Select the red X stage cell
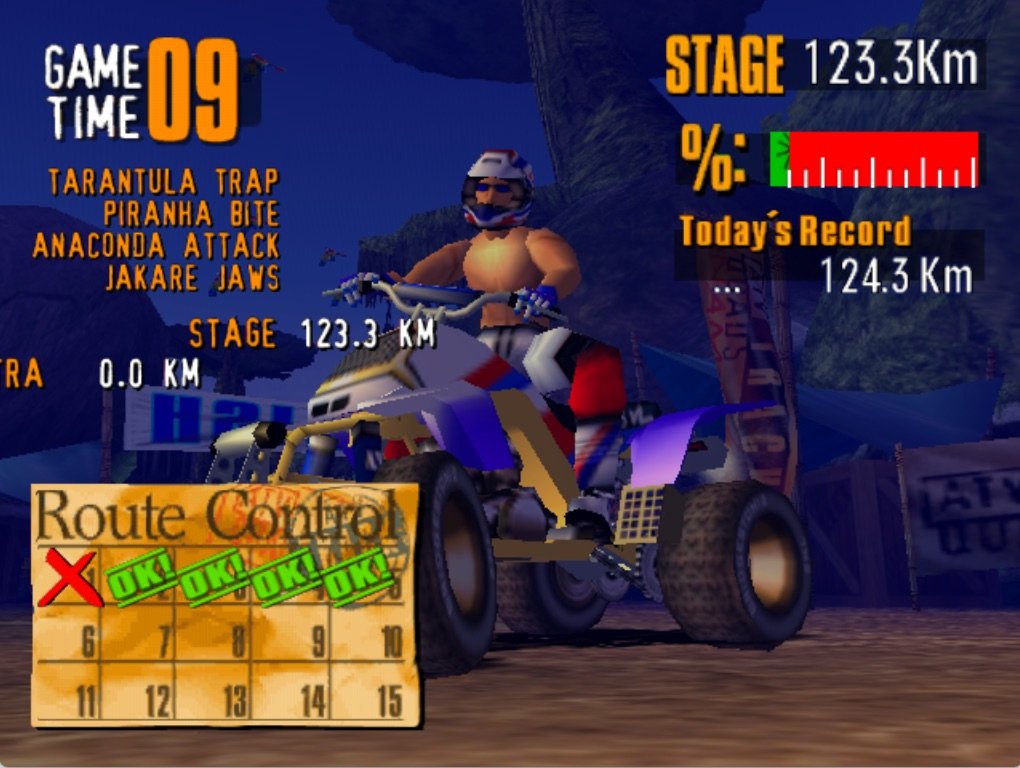The image size is (1020, 768). coord(68,578)
